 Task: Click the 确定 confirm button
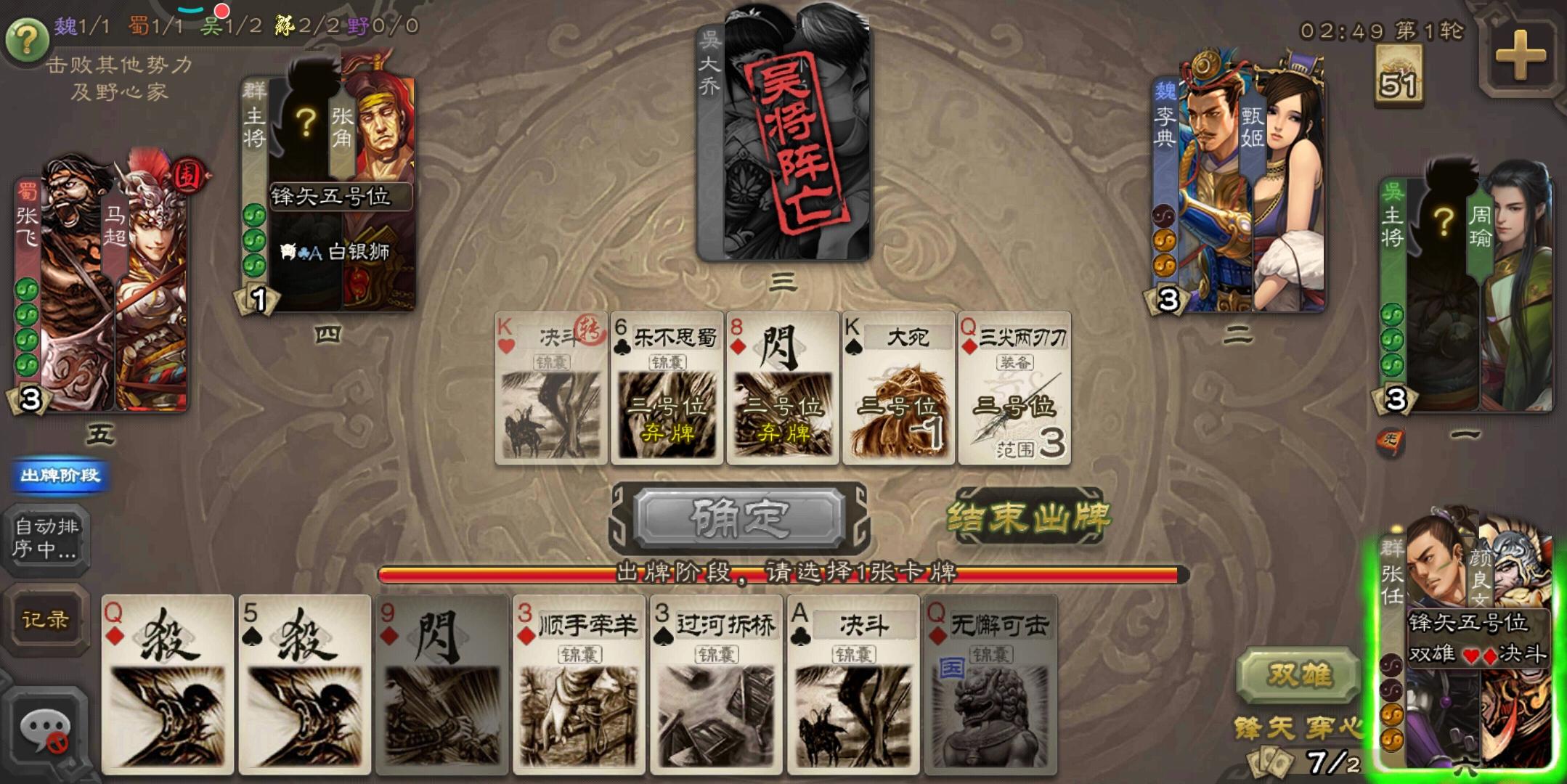pos(739,518)
